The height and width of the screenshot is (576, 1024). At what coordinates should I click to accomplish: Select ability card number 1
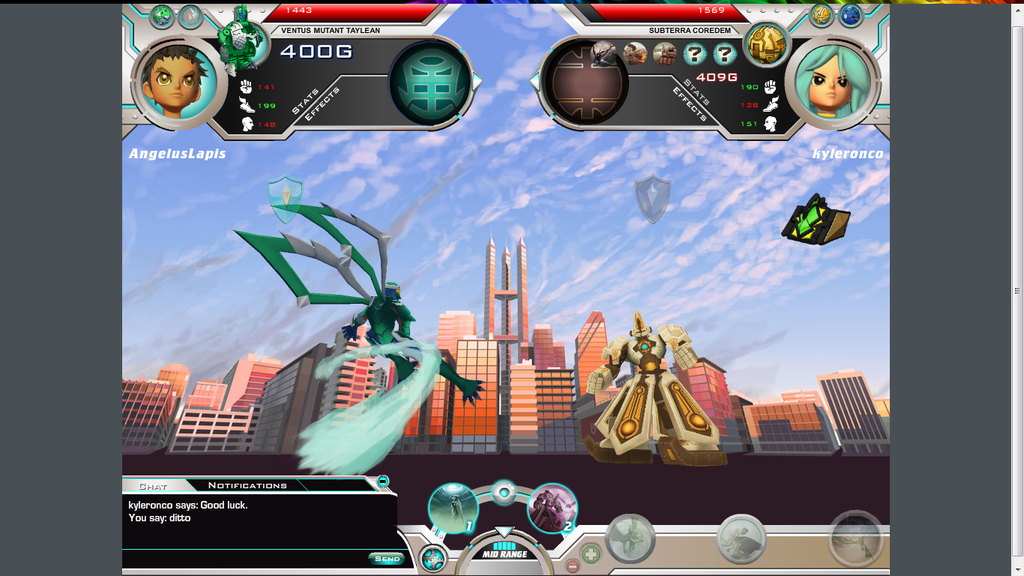pyautogui.click(x=453, y=507)
